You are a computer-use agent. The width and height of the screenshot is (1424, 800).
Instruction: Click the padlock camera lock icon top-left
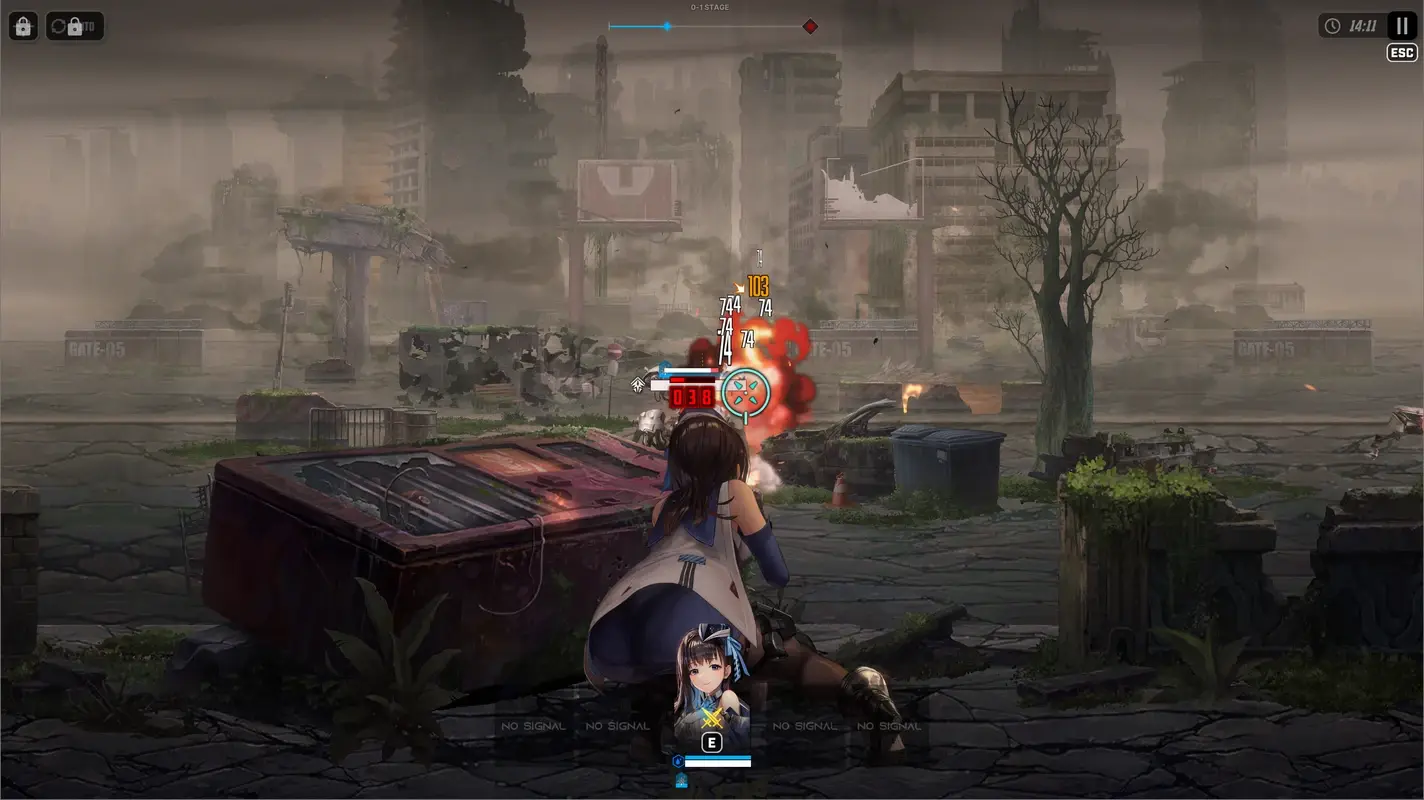[x=23, y=25]
